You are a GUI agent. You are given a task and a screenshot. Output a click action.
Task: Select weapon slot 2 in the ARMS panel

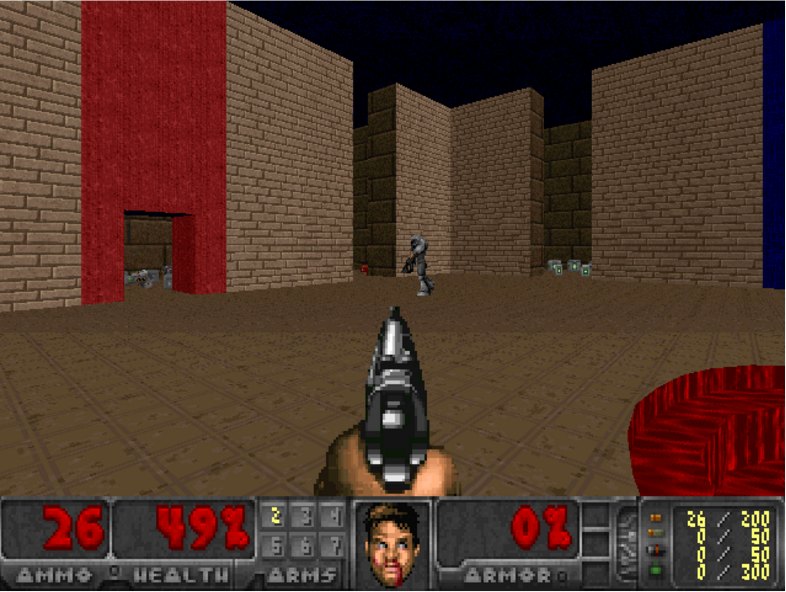click(273, 517)
